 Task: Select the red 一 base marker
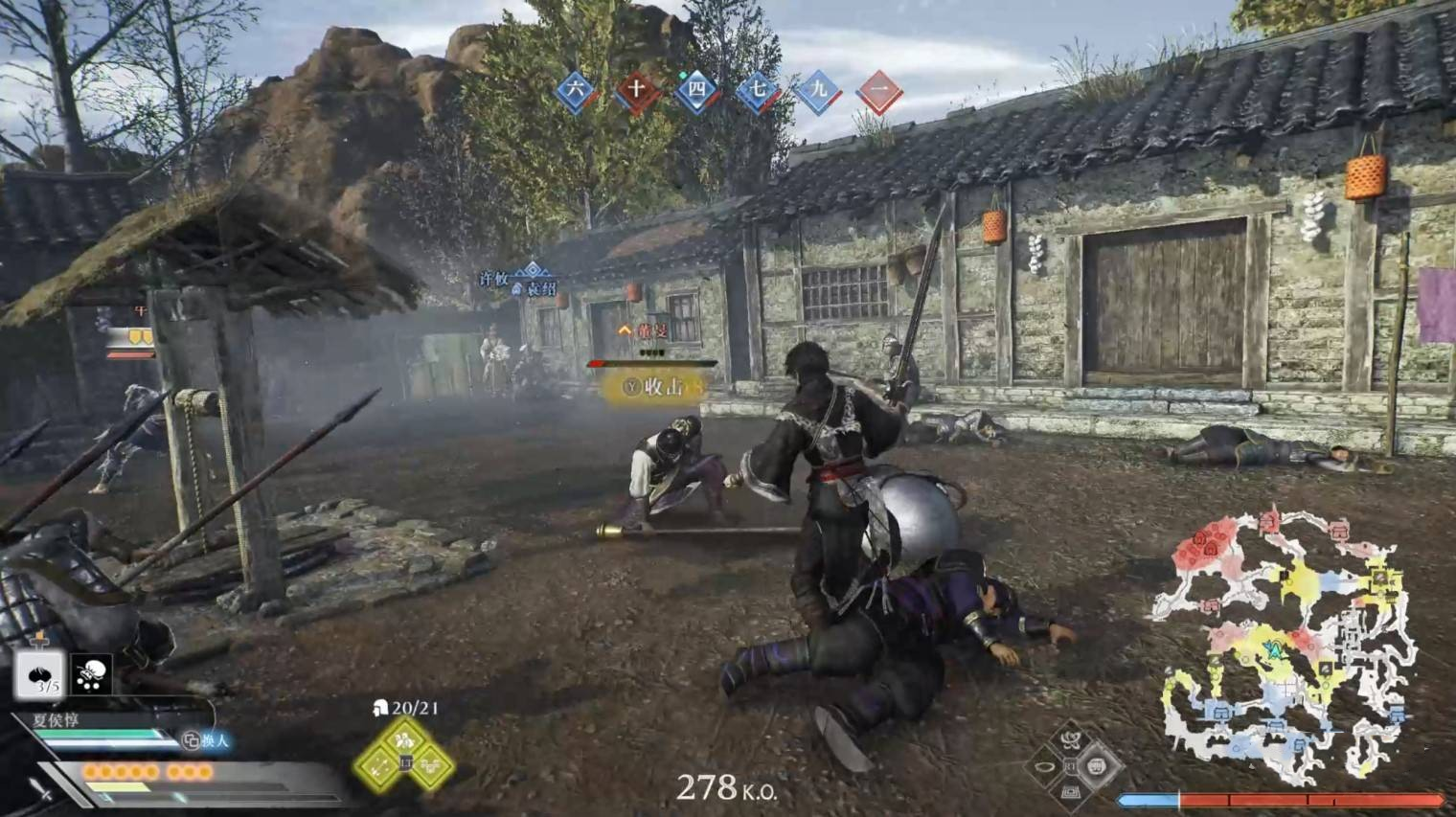[x=879, y=91]
